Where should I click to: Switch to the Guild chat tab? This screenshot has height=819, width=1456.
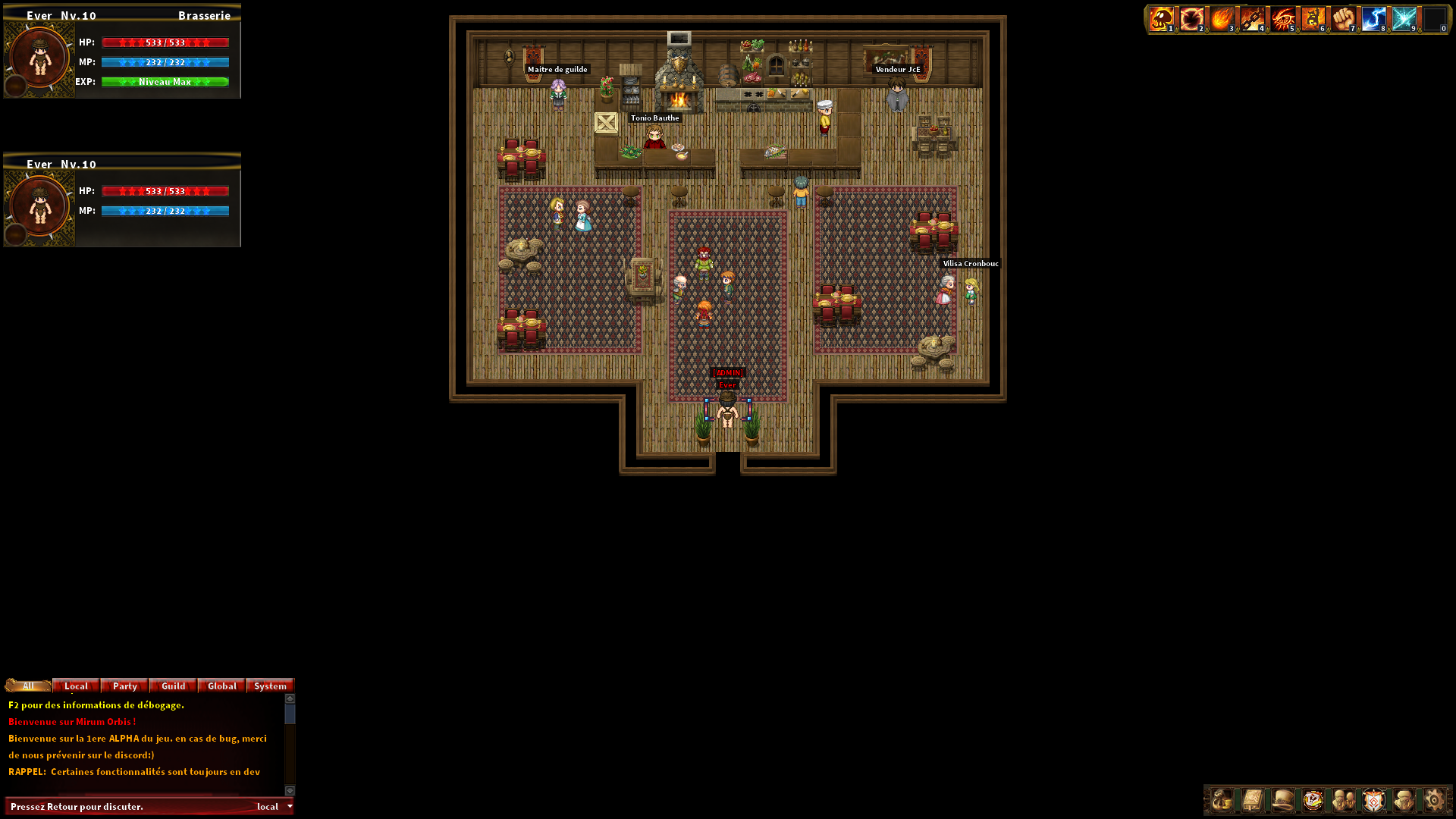172,686
